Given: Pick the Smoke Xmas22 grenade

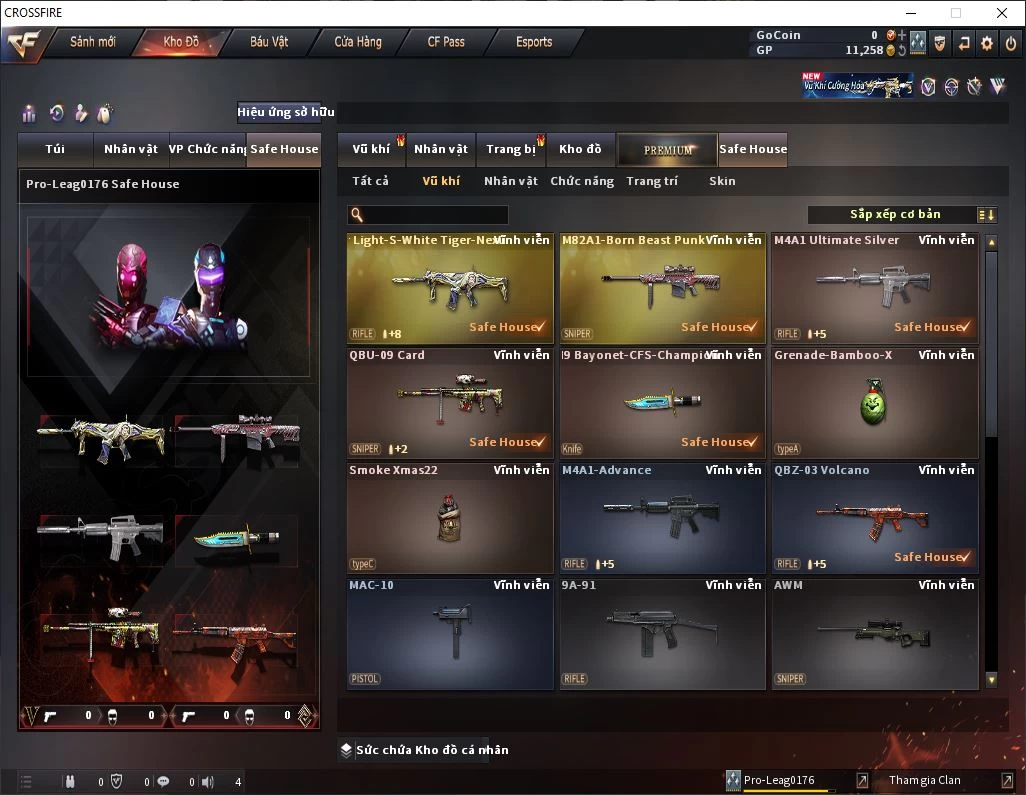Looking at the screenshot, I should click(450, 518).
